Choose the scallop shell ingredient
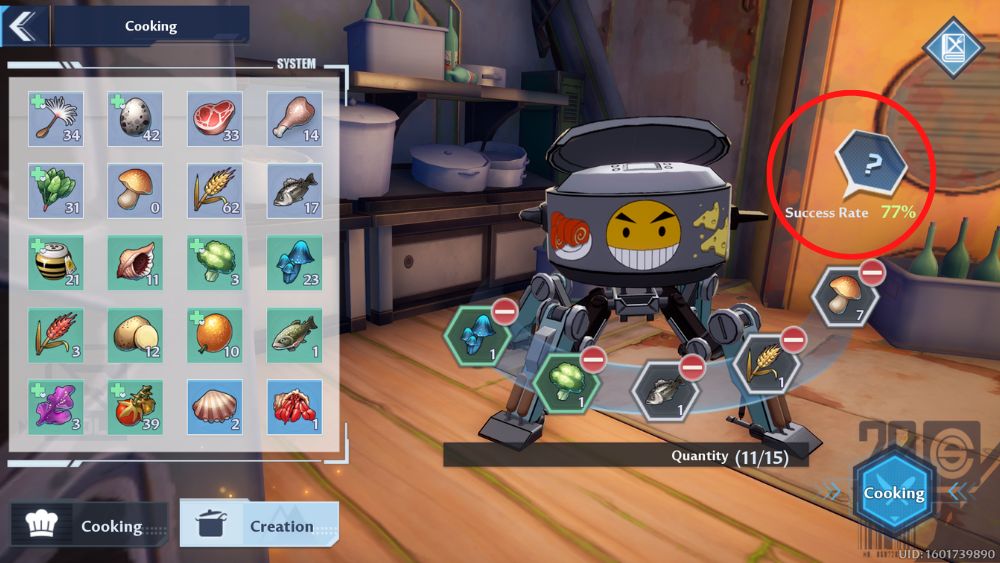Viewport: 1000px width, 563px height. (x=214, y=407)
